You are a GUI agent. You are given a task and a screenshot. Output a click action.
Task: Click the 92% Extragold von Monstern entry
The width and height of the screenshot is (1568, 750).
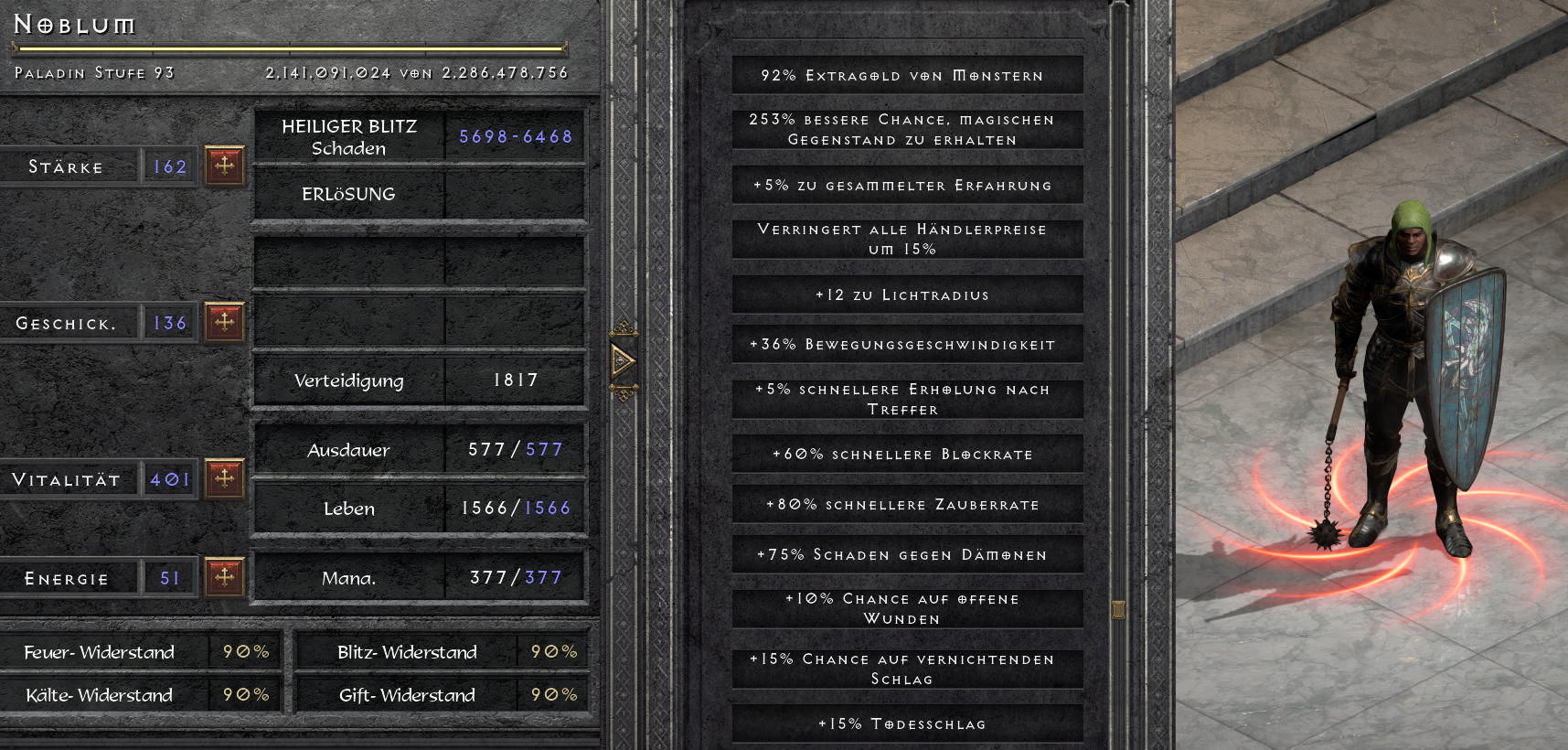(907, 74)
